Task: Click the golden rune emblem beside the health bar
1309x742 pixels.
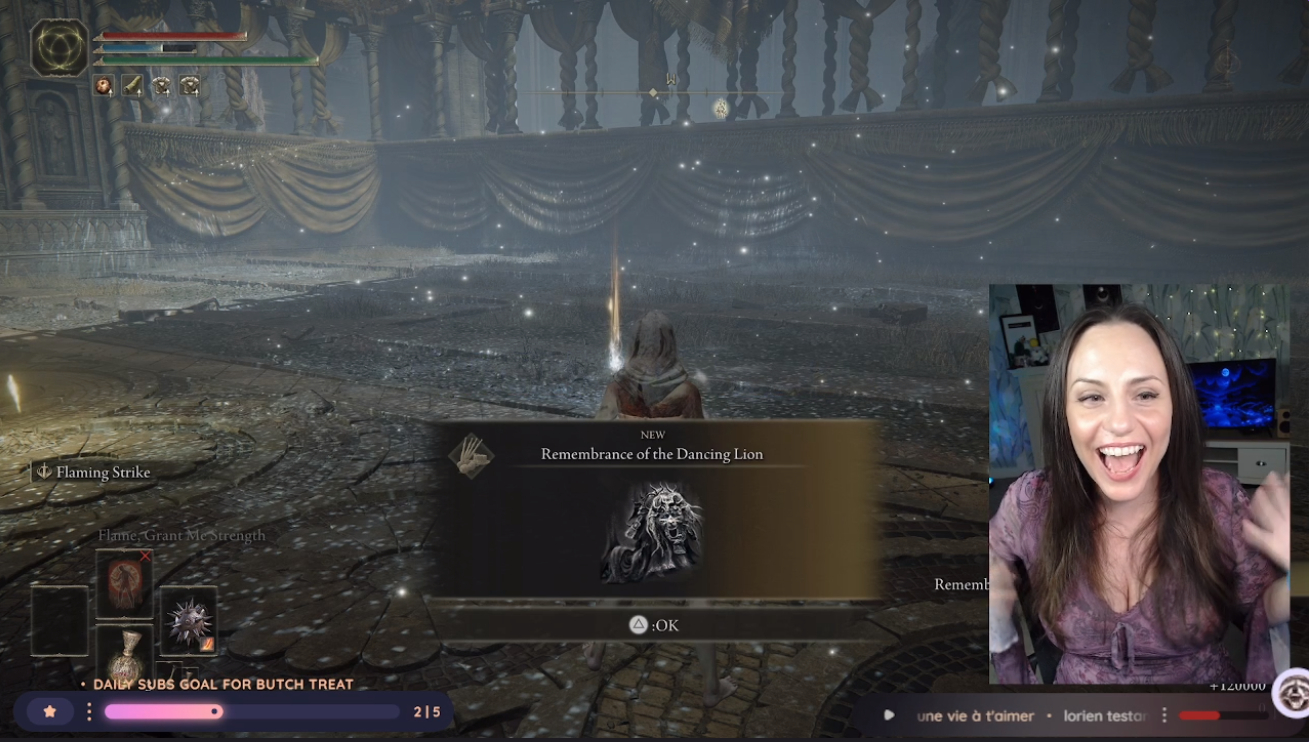Action: 60,48
